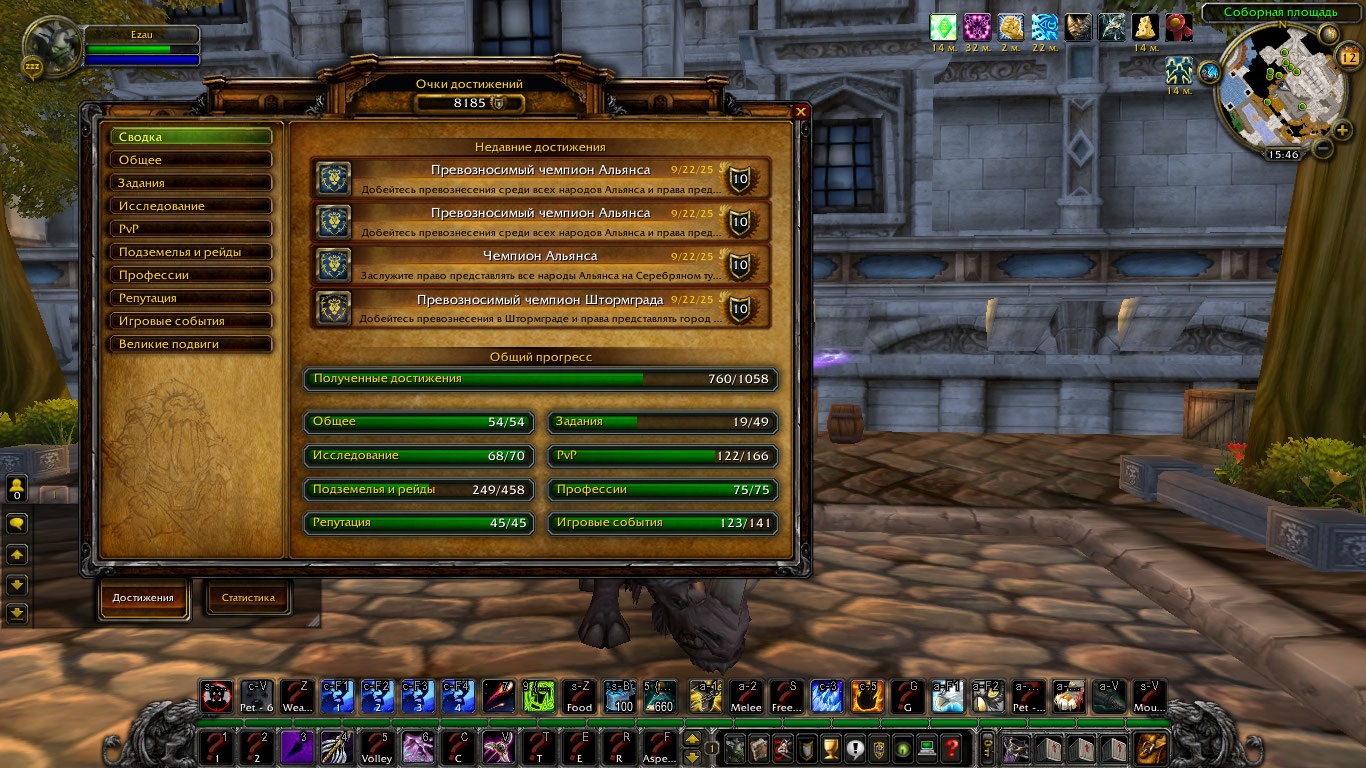Open the Чемпион Альянса achievement entry
Screen dimensions: 1366x768
pyautogui.click(x=540, y=264)
